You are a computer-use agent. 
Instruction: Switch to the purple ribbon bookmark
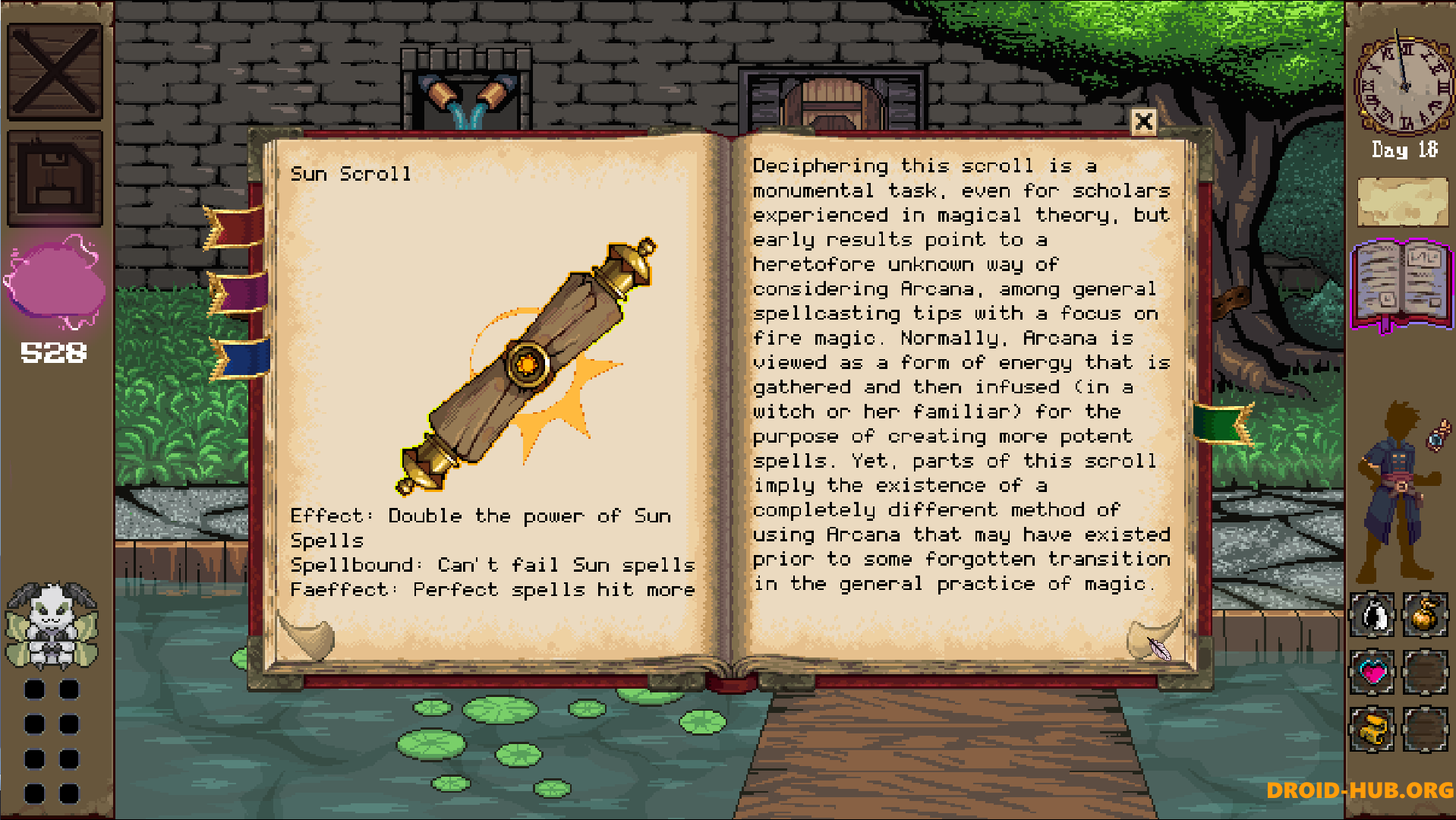coord(238,293)
